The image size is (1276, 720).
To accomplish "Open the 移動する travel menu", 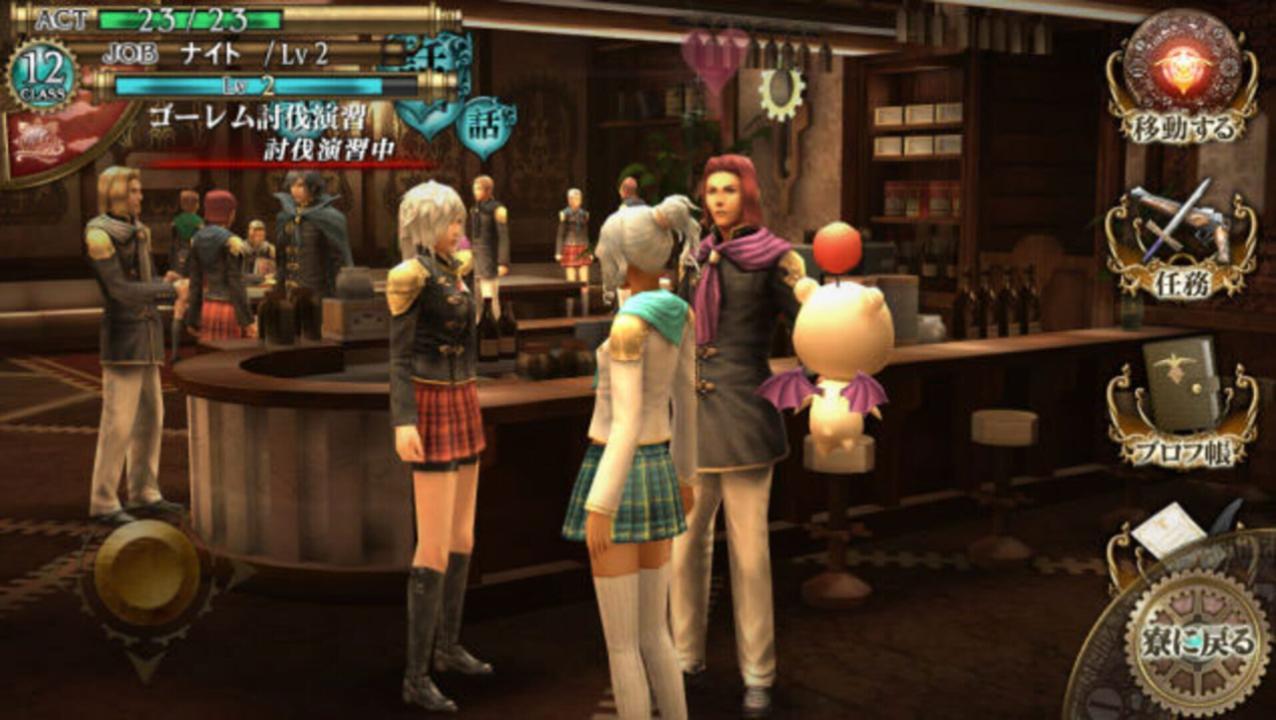I will [x=1181, y=80].
